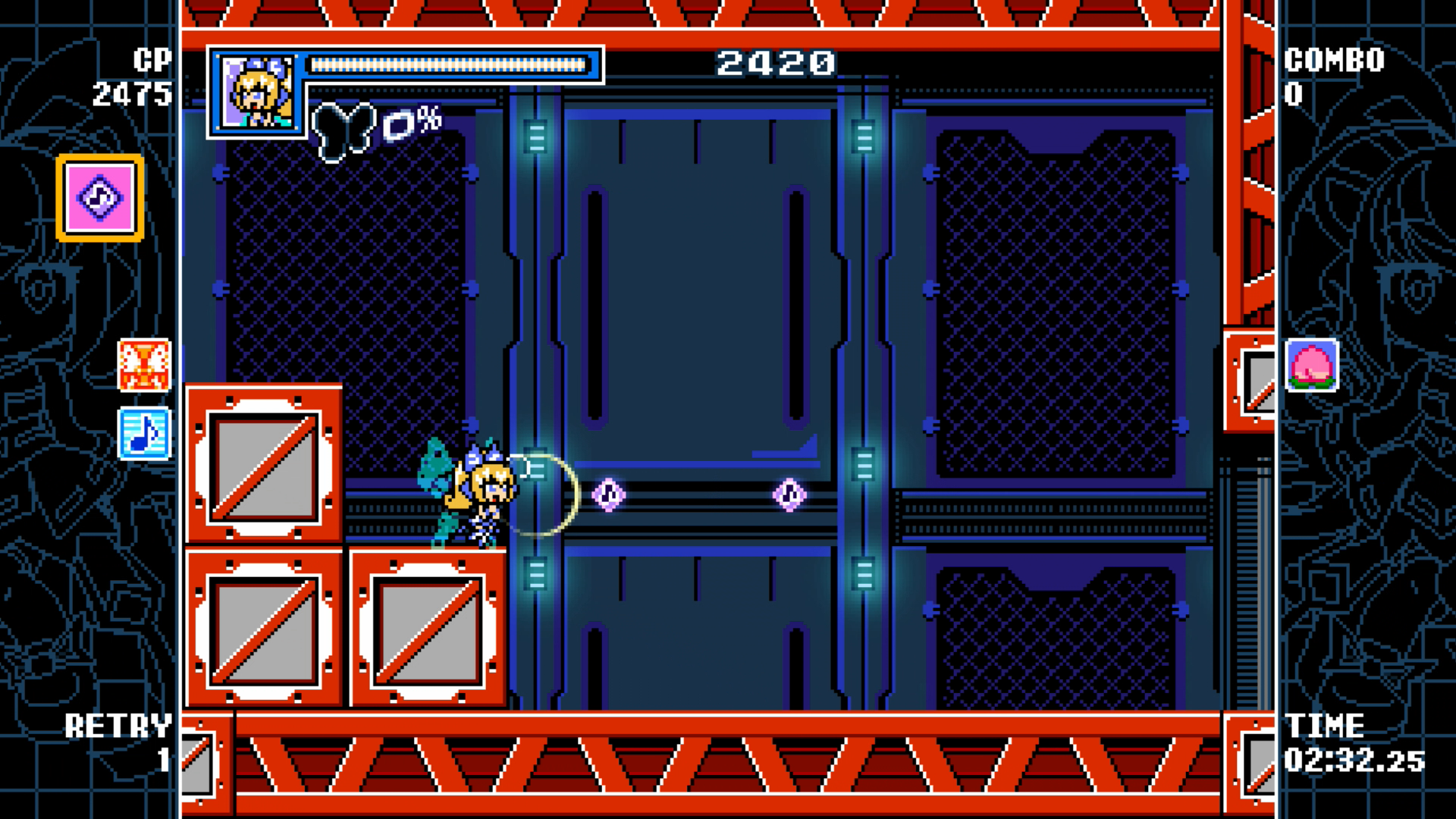Click the character portrait beside the health bar
This screenshot has width=1456, height=819.
[258, 91]
